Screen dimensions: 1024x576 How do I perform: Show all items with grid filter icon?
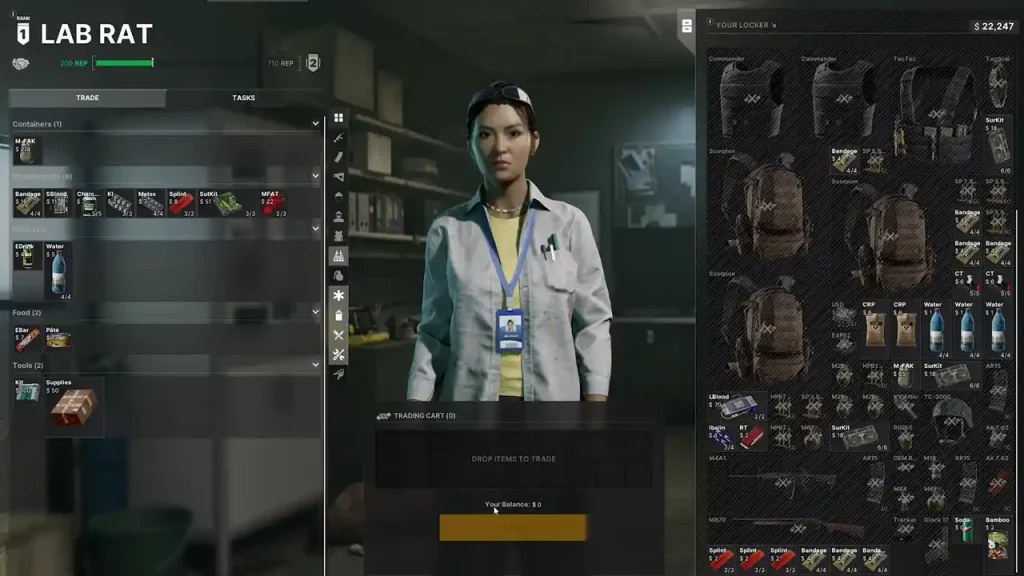(339, 118)
